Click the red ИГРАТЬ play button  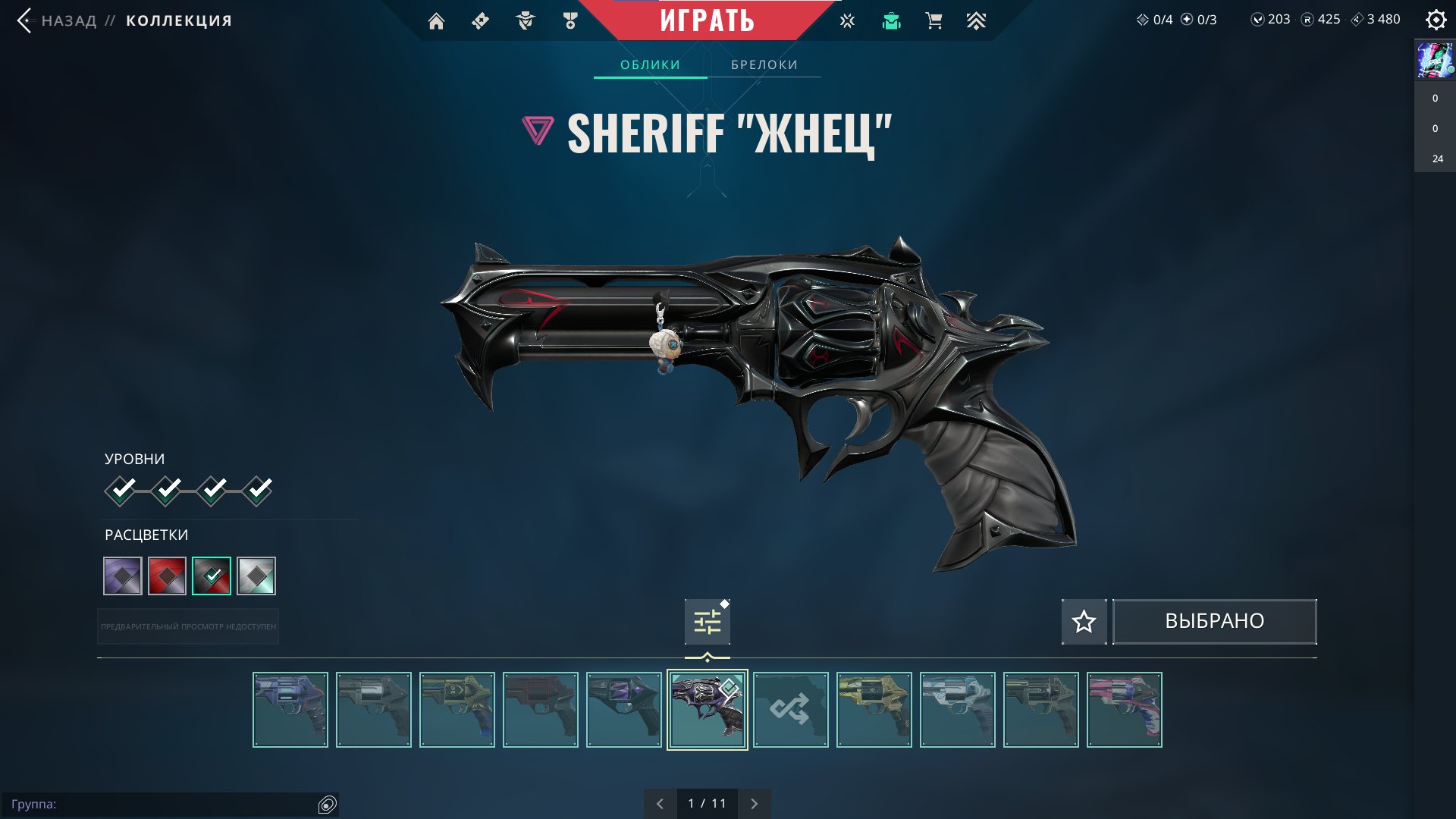(707, 20)
